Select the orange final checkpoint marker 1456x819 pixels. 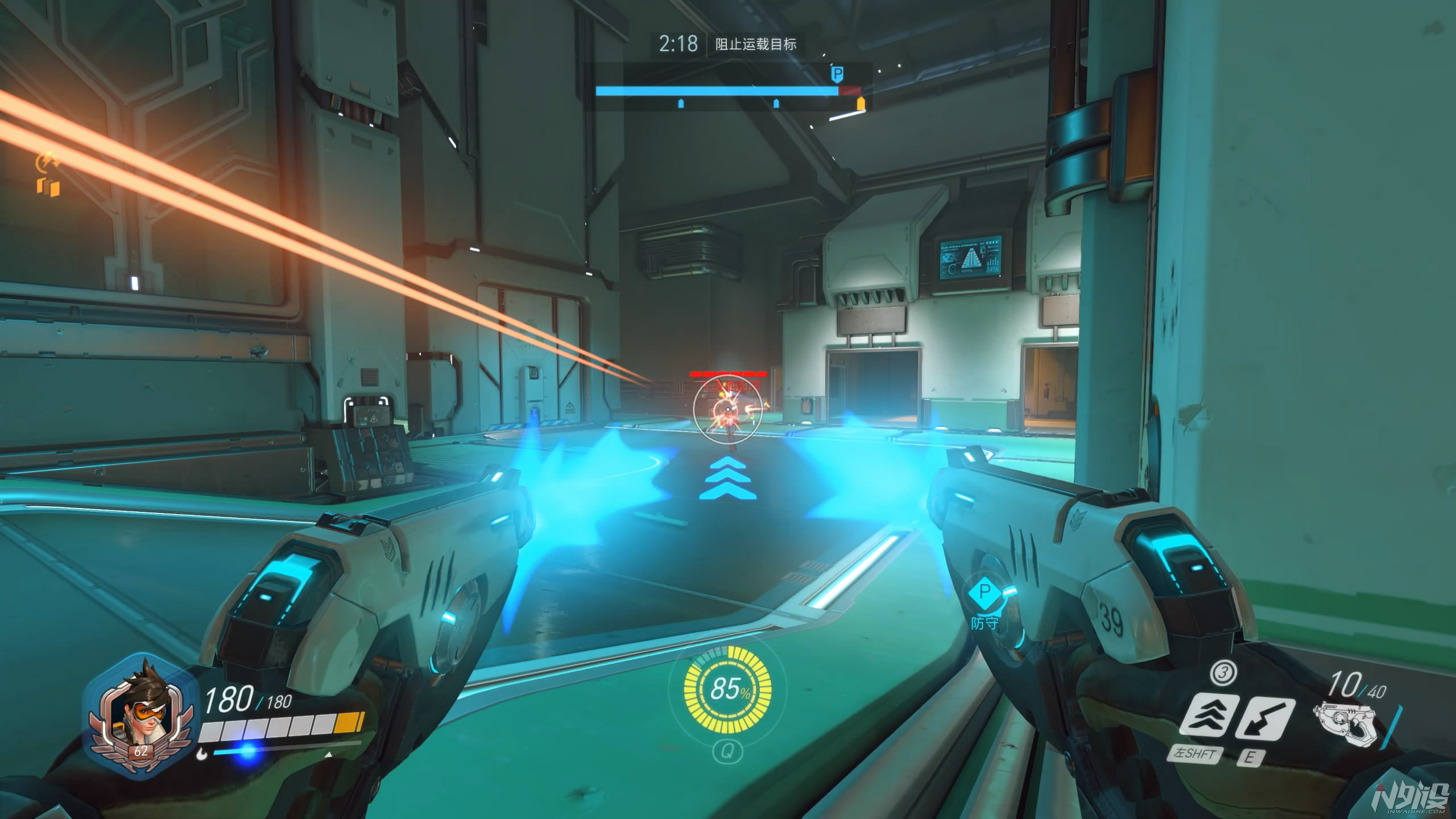(x=861, y=103)
